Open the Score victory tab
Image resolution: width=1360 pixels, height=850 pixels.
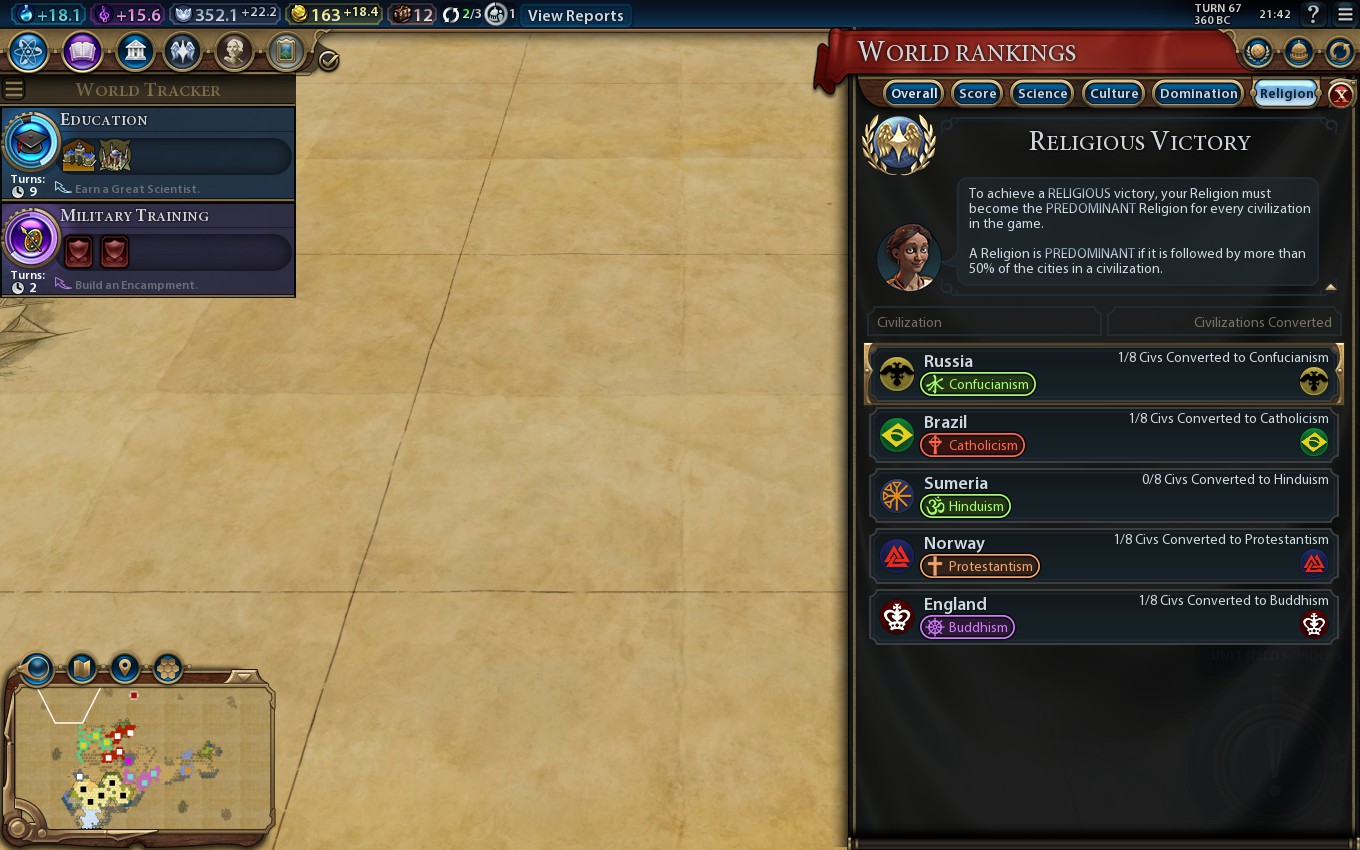[977, 93]
